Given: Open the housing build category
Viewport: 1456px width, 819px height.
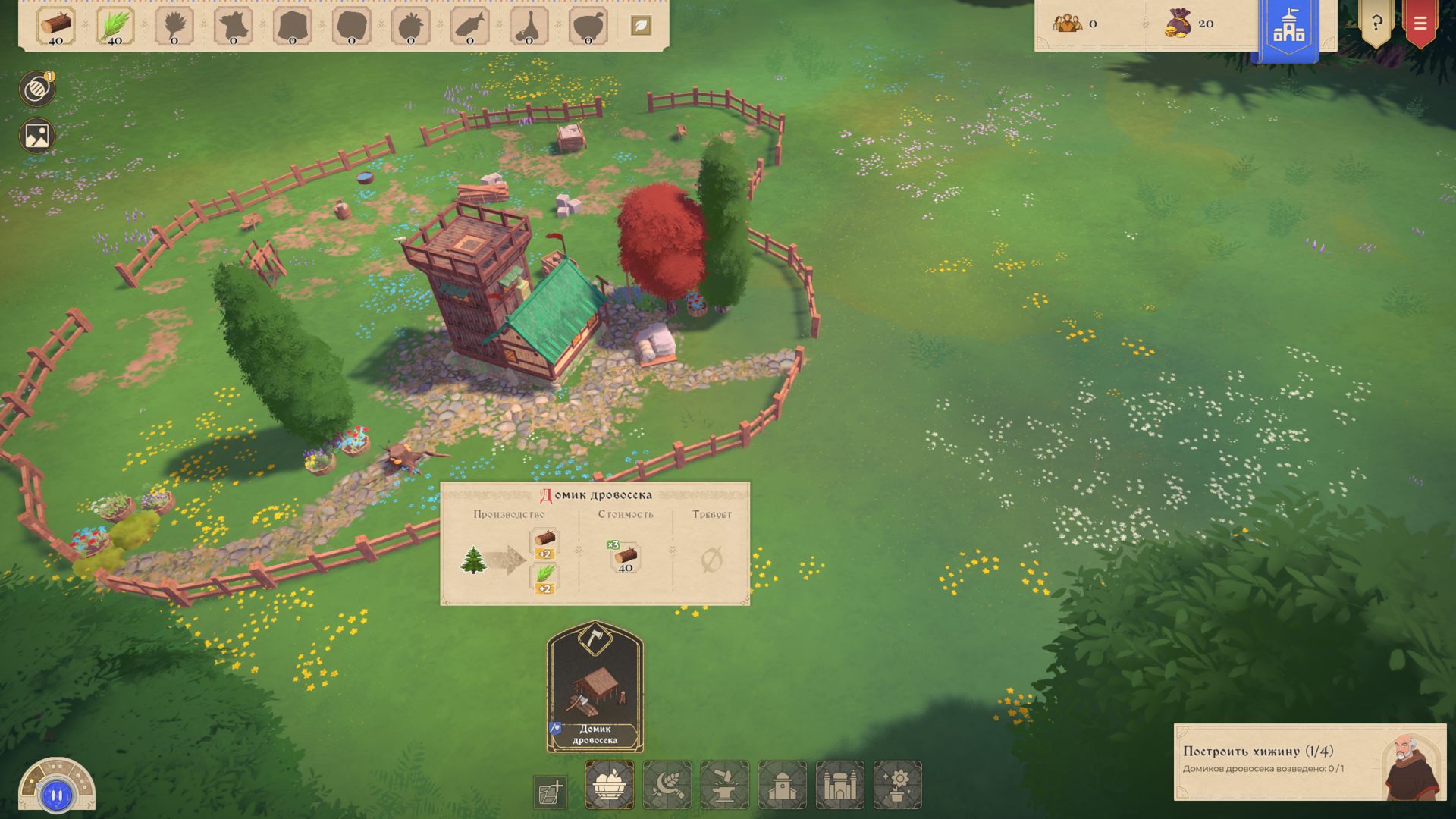Looking at the screenshot, I should (x=783, y=785).
